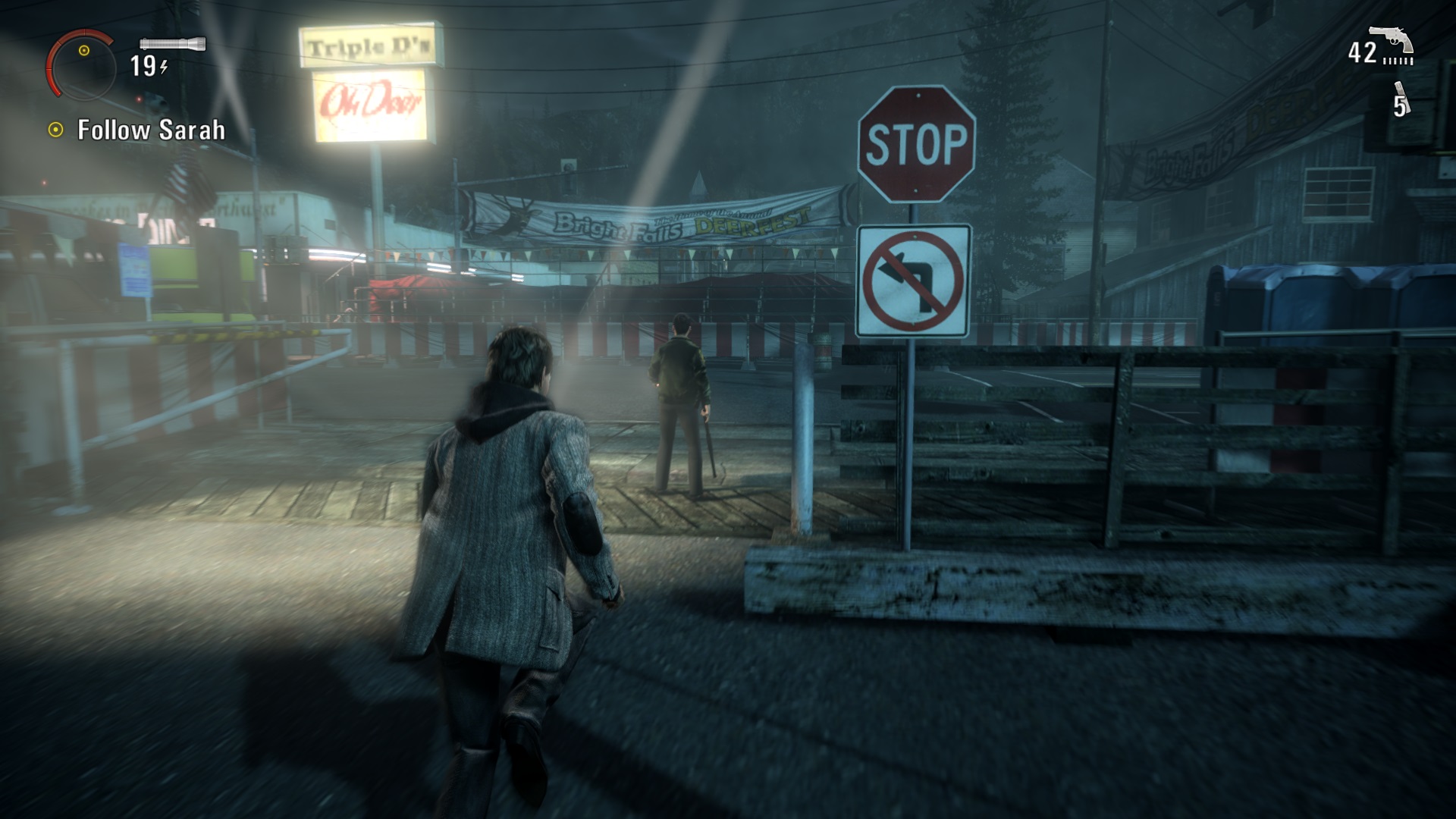Image resolution: width=1456 pixels, height=819 pixels.
Task: Choose the flare item icon
Action: pyautogui.click(x=1401, y=100)
